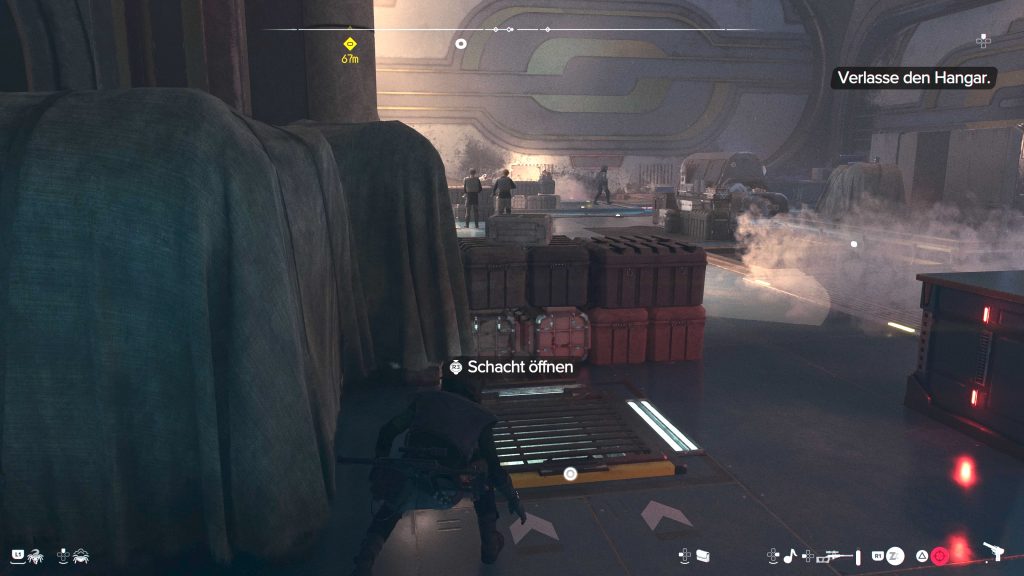Click the yellow quest marker on the compass
Viewport: 1024px width, 576px height.
pyautogui.click(x=350, y=43)
